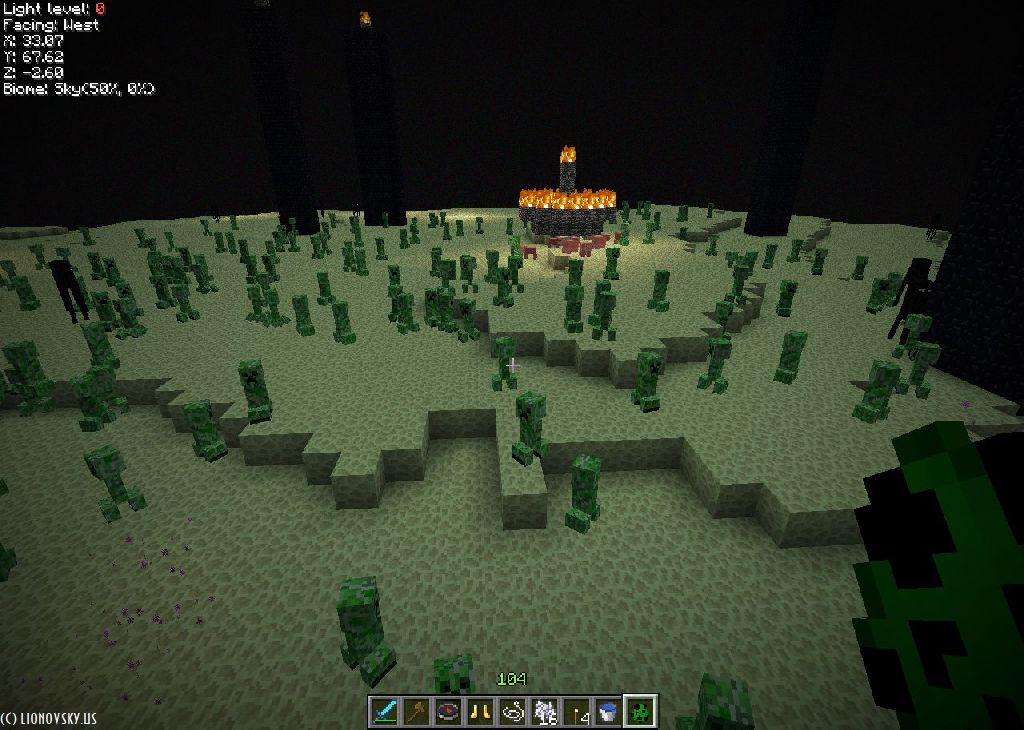The image size is (1024, 730).
Task: Choose the torch stack in the hotbar
Action: [576, 711]
